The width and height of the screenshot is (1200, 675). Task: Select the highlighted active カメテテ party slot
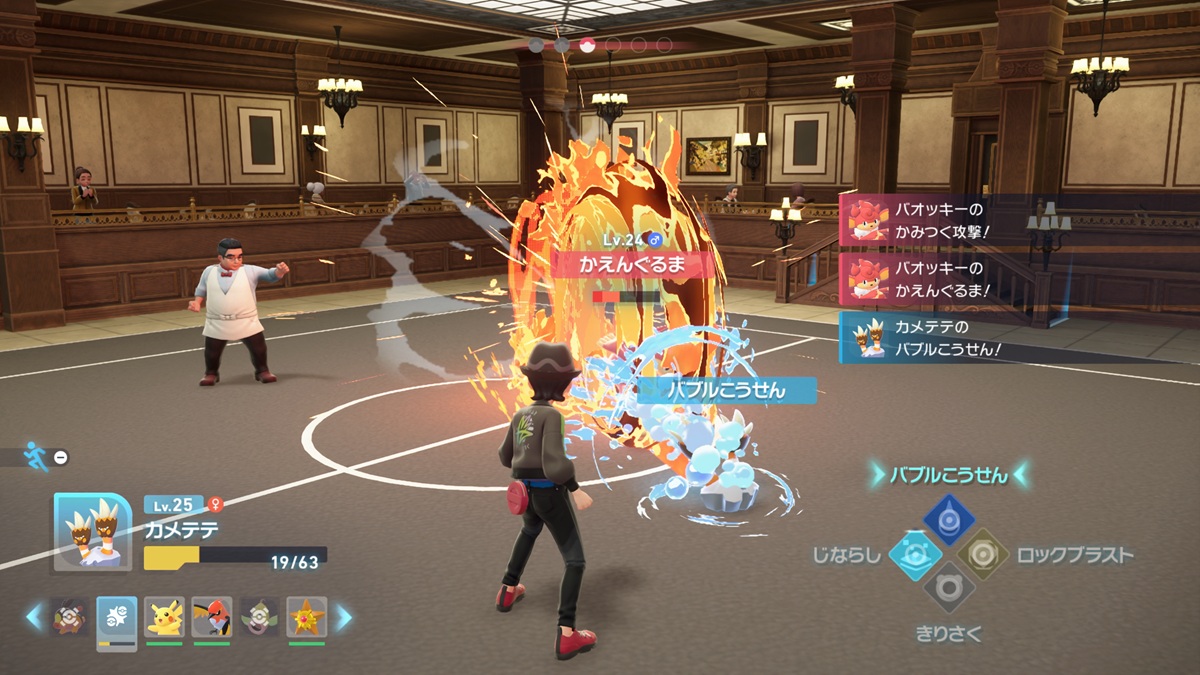(x=116, y=620)
